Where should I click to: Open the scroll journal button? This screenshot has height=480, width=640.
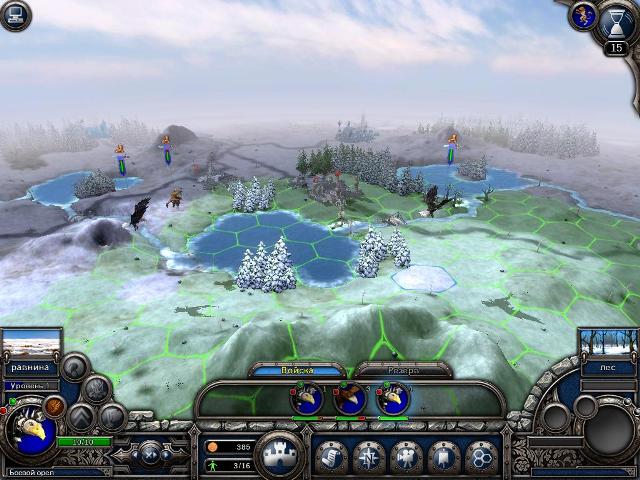click(331, 456)
